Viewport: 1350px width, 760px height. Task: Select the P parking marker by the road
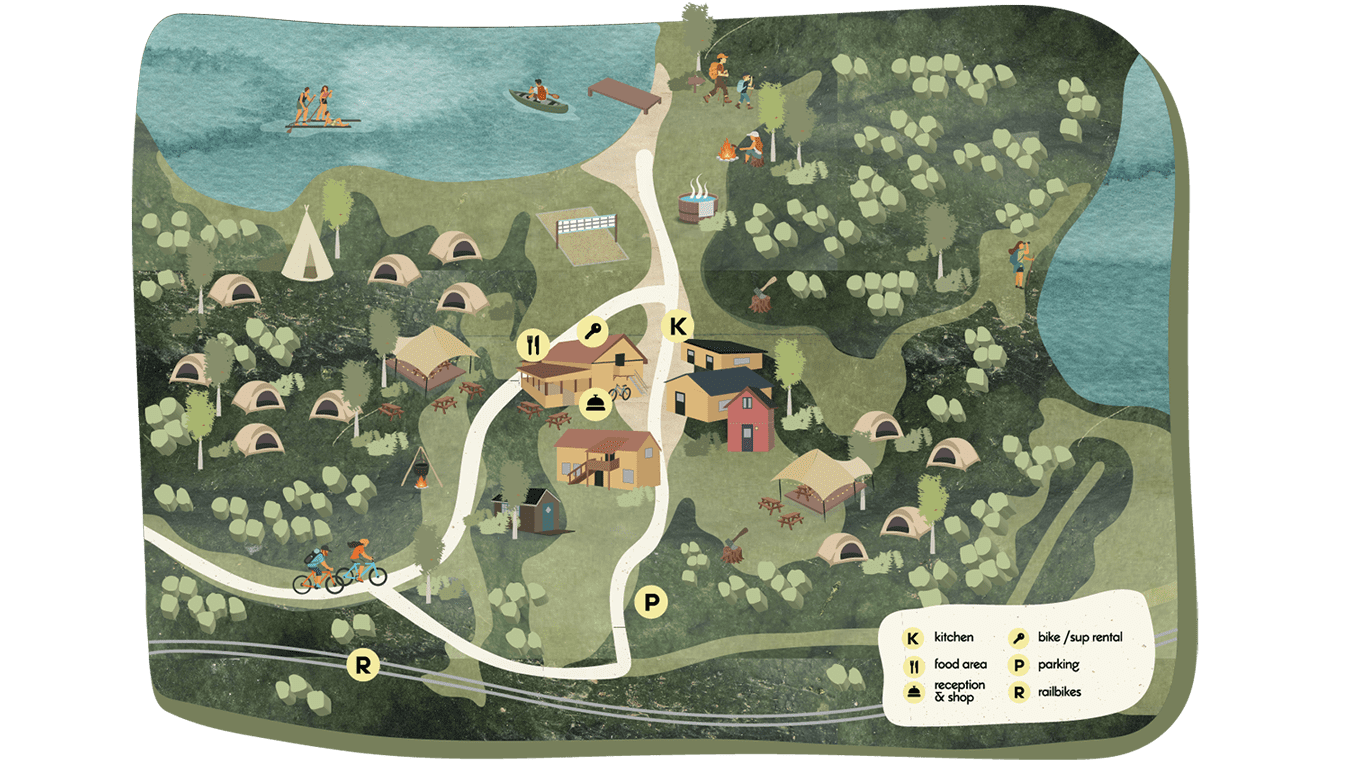651,602
